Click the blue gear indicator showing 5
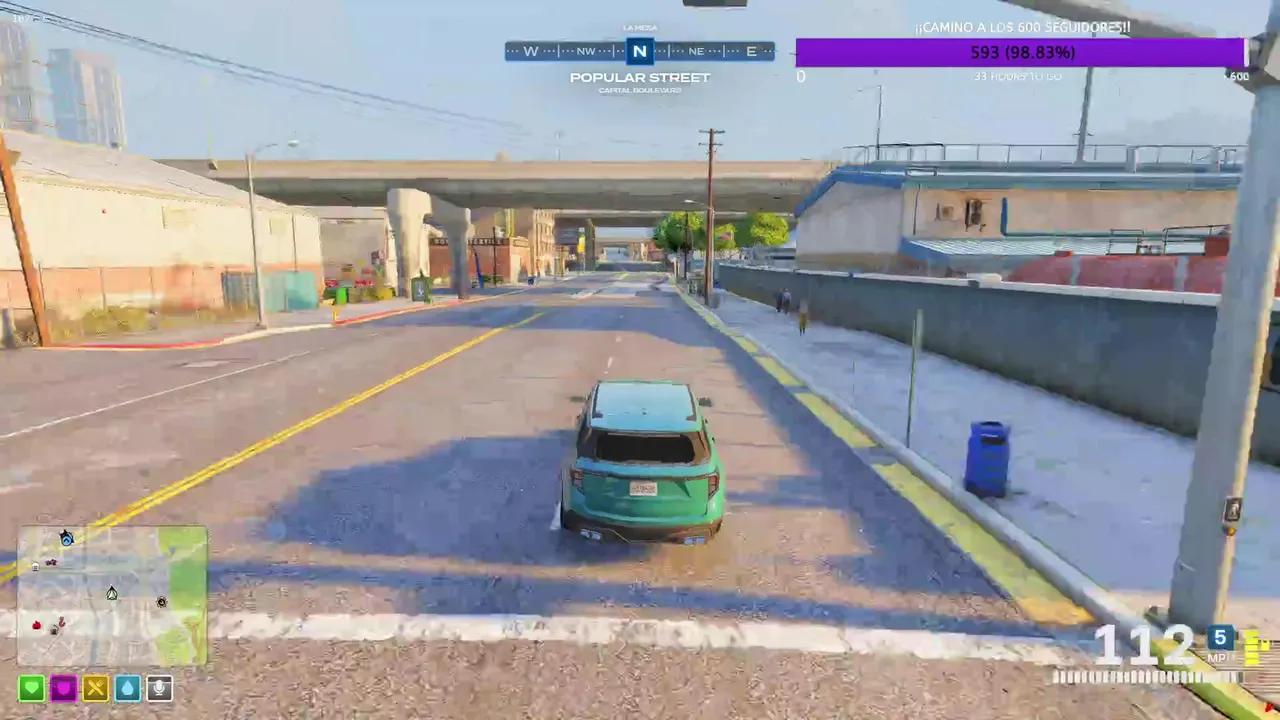The width and height of the screenshot is (1280, 720). pos(1220,637)
